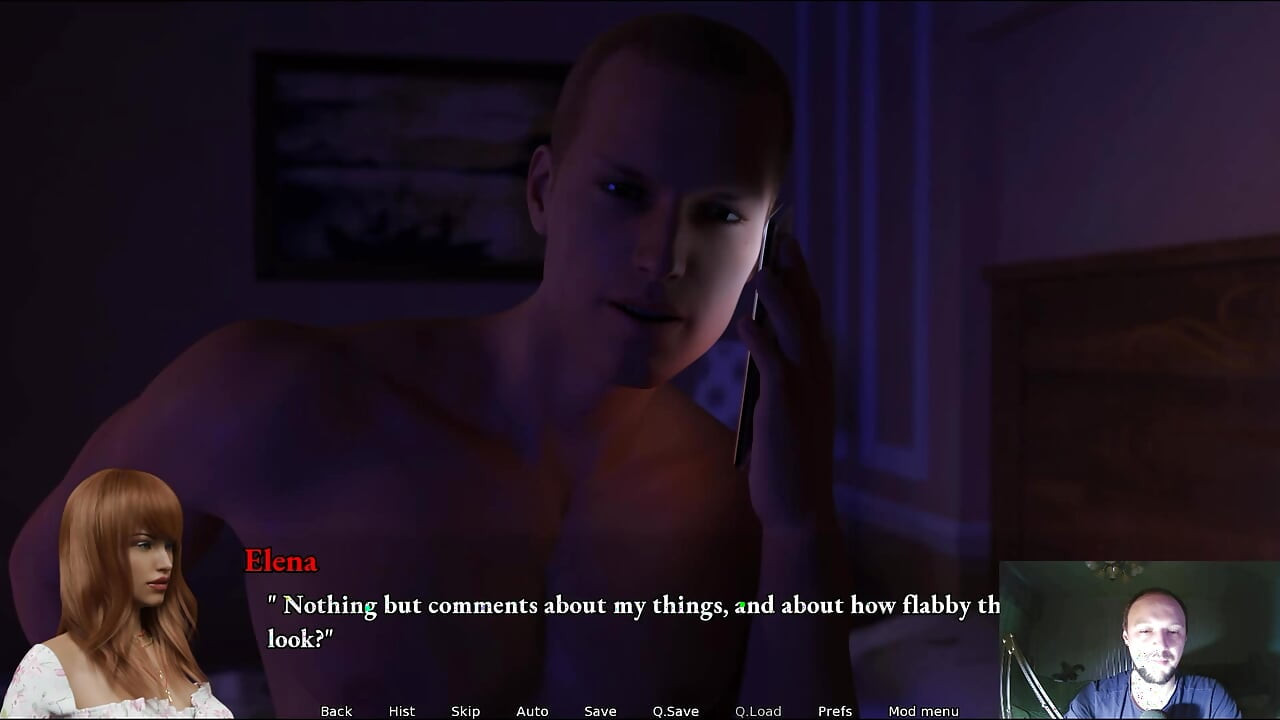Open the Hist dialogue history
Screen dimensions: 1280x720
(401, 711)
